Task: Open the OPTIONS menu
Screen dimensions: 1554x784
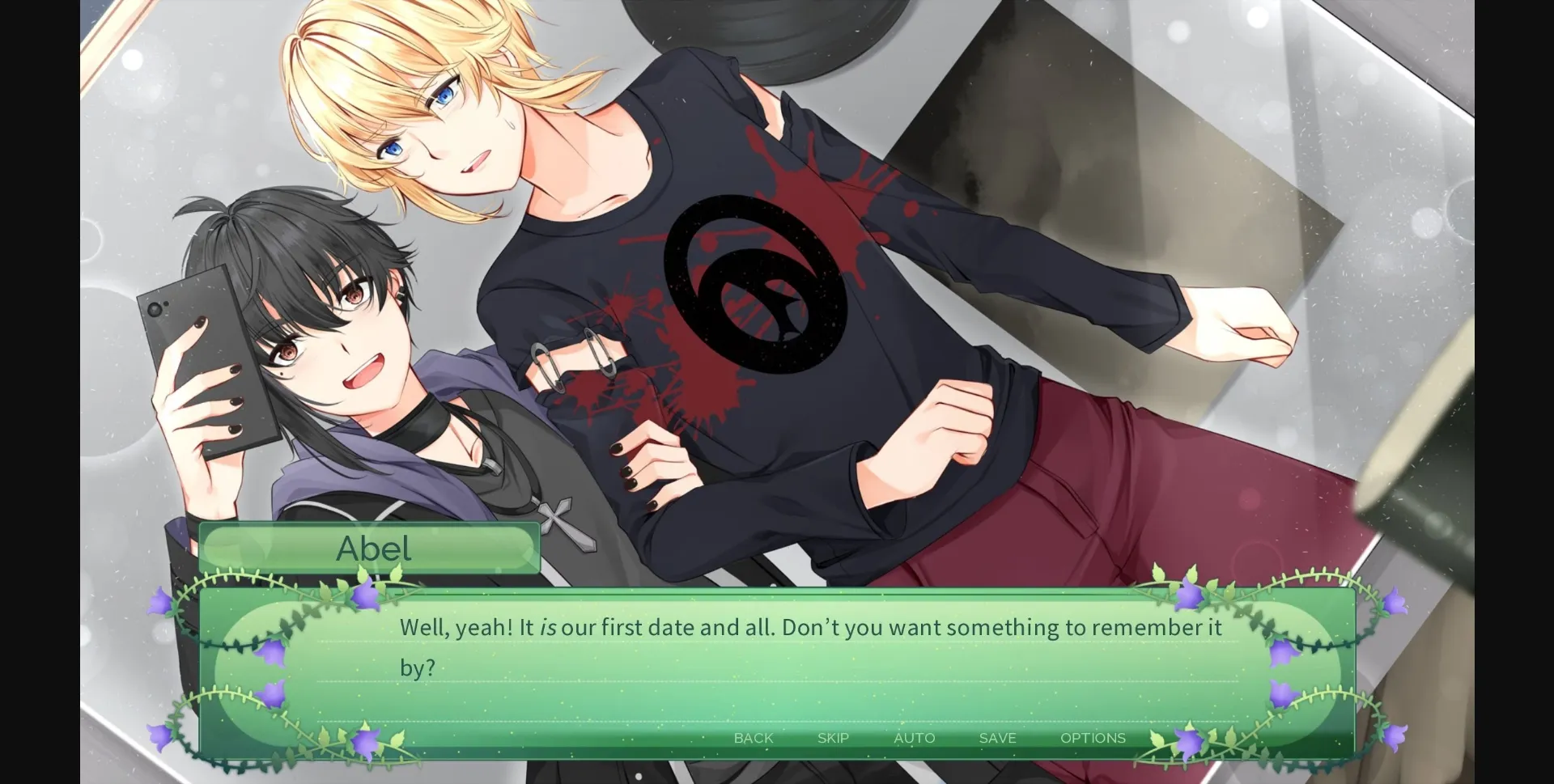Action: point(1093,738)
